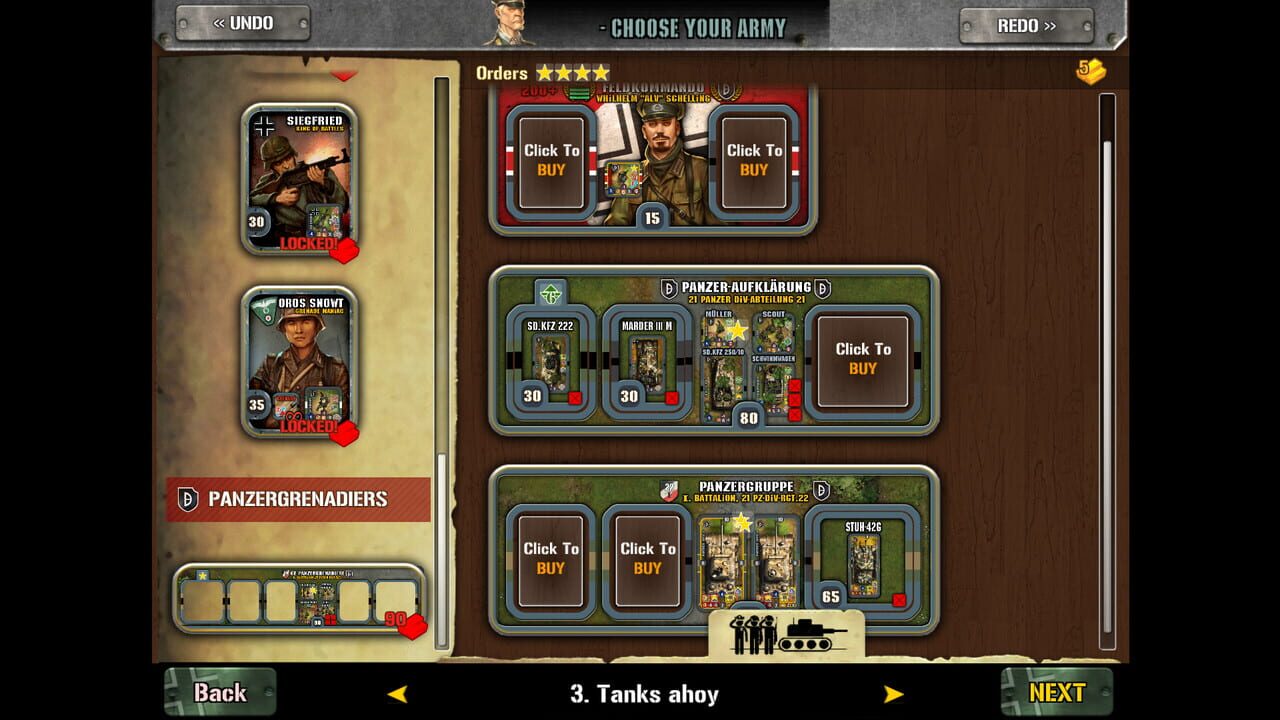Viewport: 1280px width, 720px height.
Task: Click the fourth Orders star rating
Action: [x=600, y=72]
